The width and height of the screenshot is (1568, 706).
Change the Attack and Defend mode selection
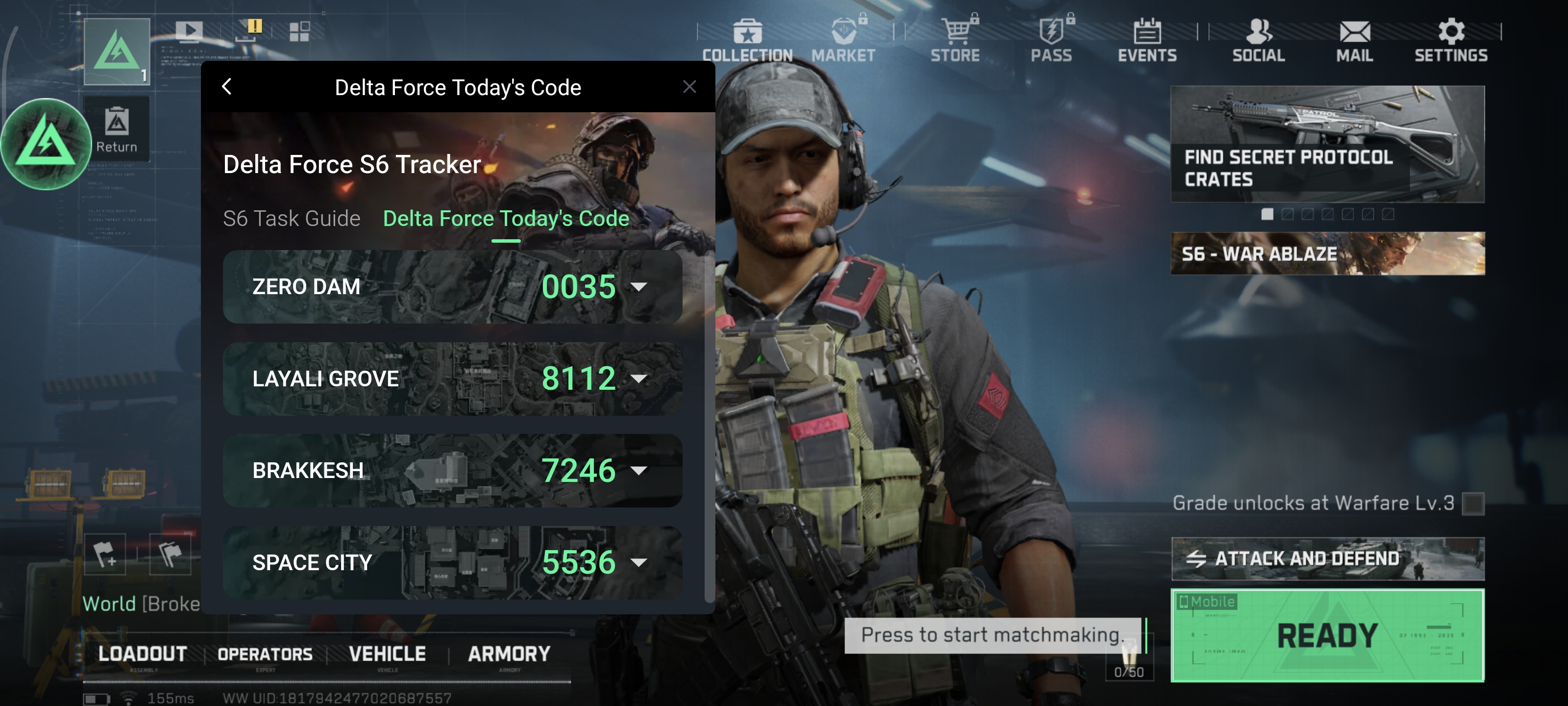1327,558
